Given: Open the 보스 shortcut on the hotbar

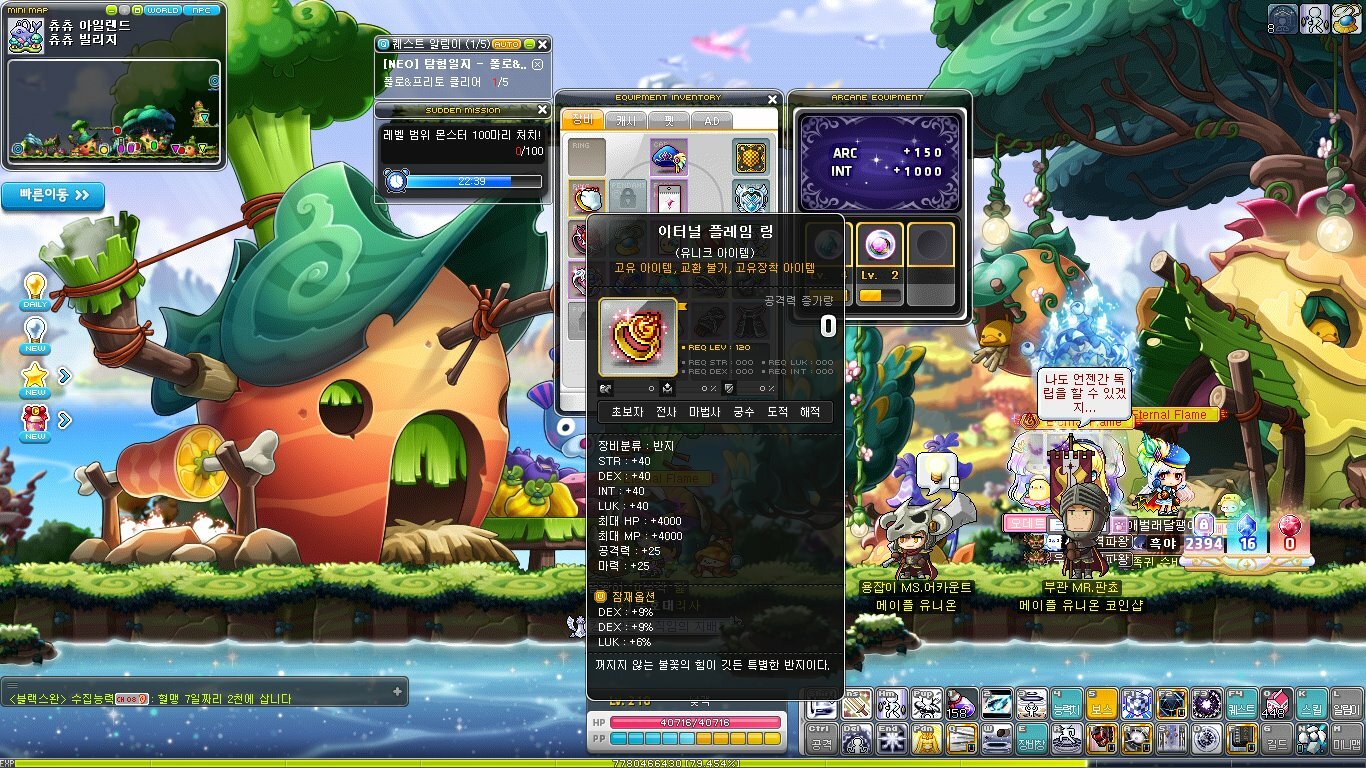Looking at the screenshot, I should (x=1102, y=705).
